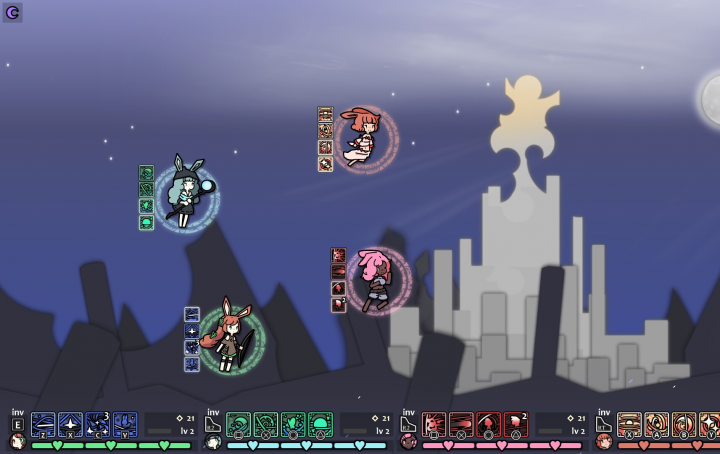
Task: Trigger the green burst ability
Action: (x=293, y=424)
